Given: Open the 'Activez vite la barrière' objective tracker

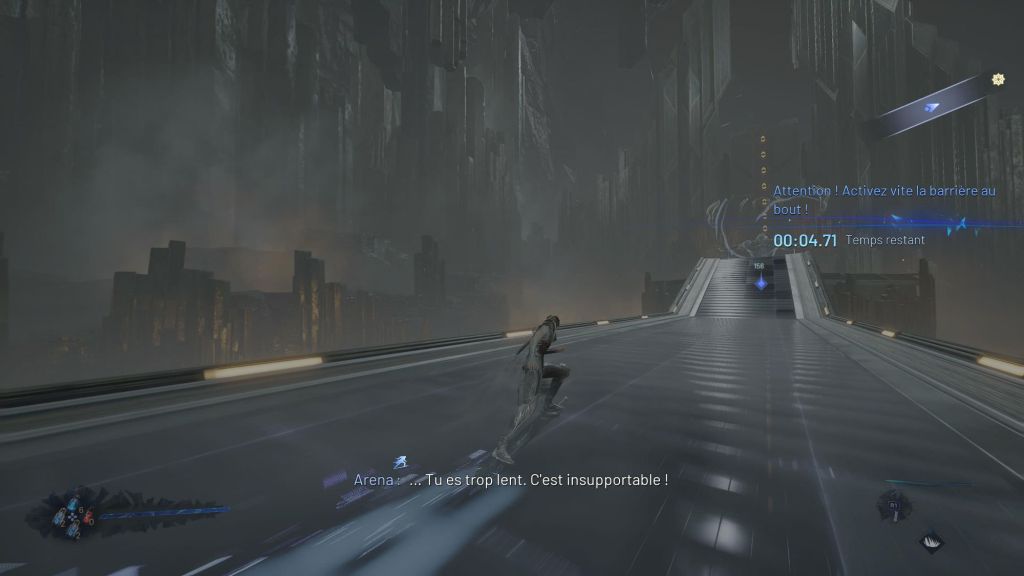Looking at the screenshot, I should pyautogui.click(x=884, y=199).
